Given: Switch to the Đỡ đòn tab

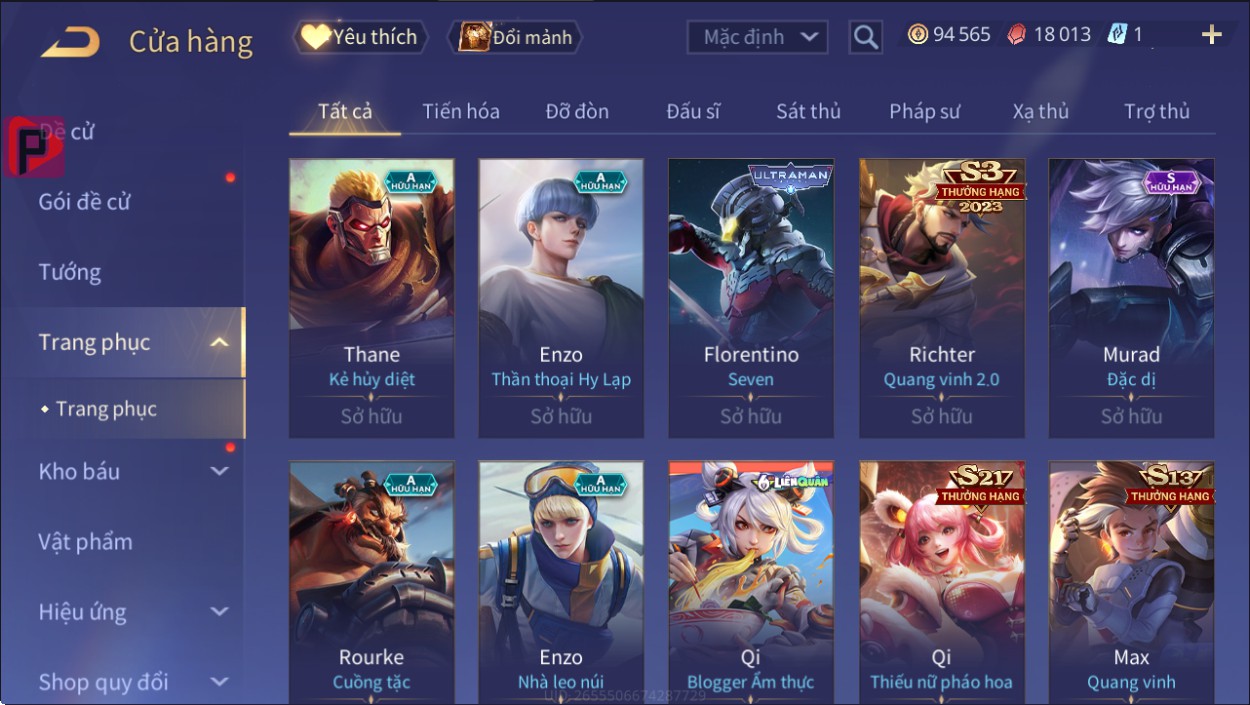Looking at the screenshot, I should (x=577, y=112).
